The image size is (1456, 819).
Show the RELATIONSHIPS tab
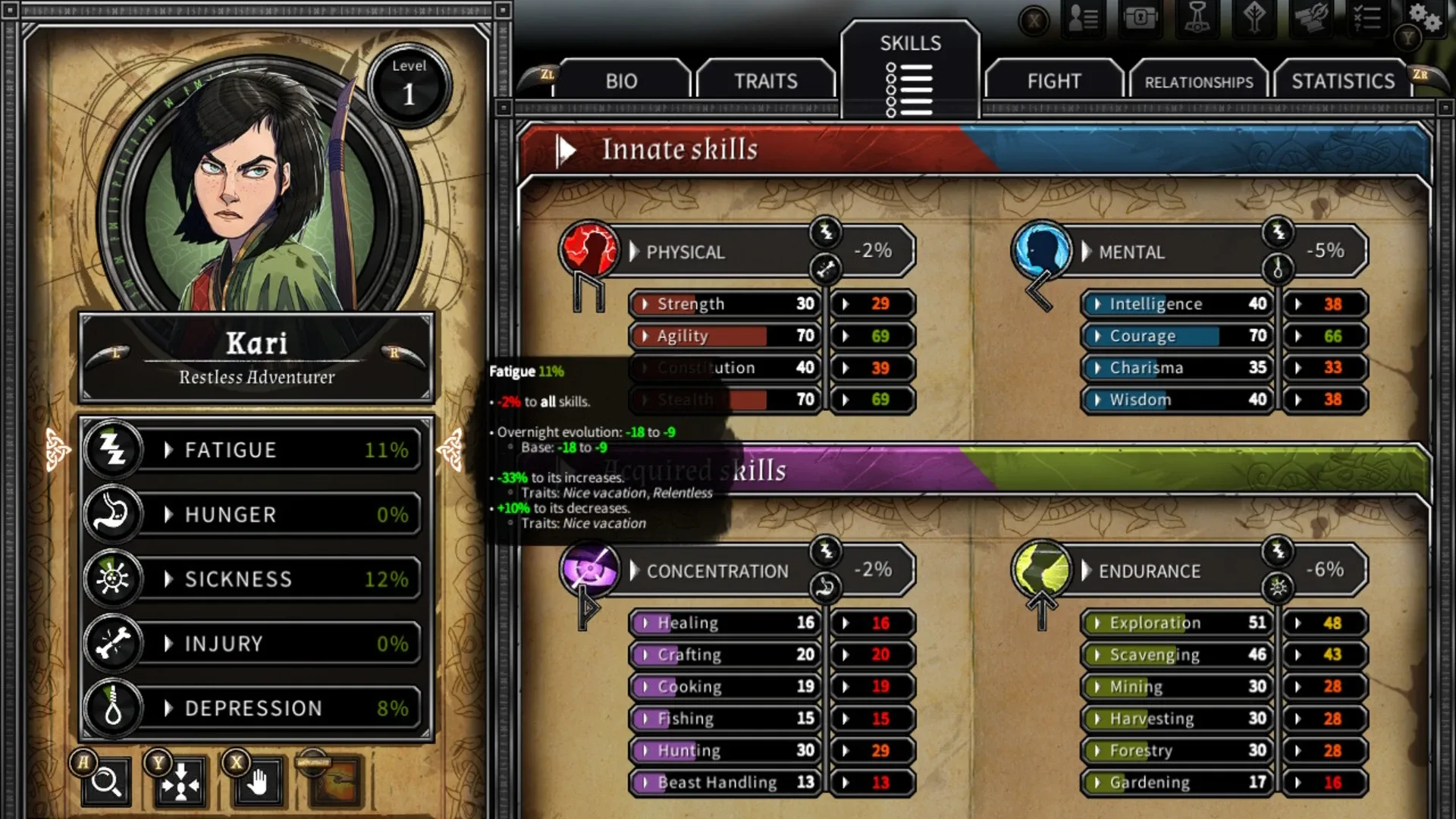tap(1198, 82)
